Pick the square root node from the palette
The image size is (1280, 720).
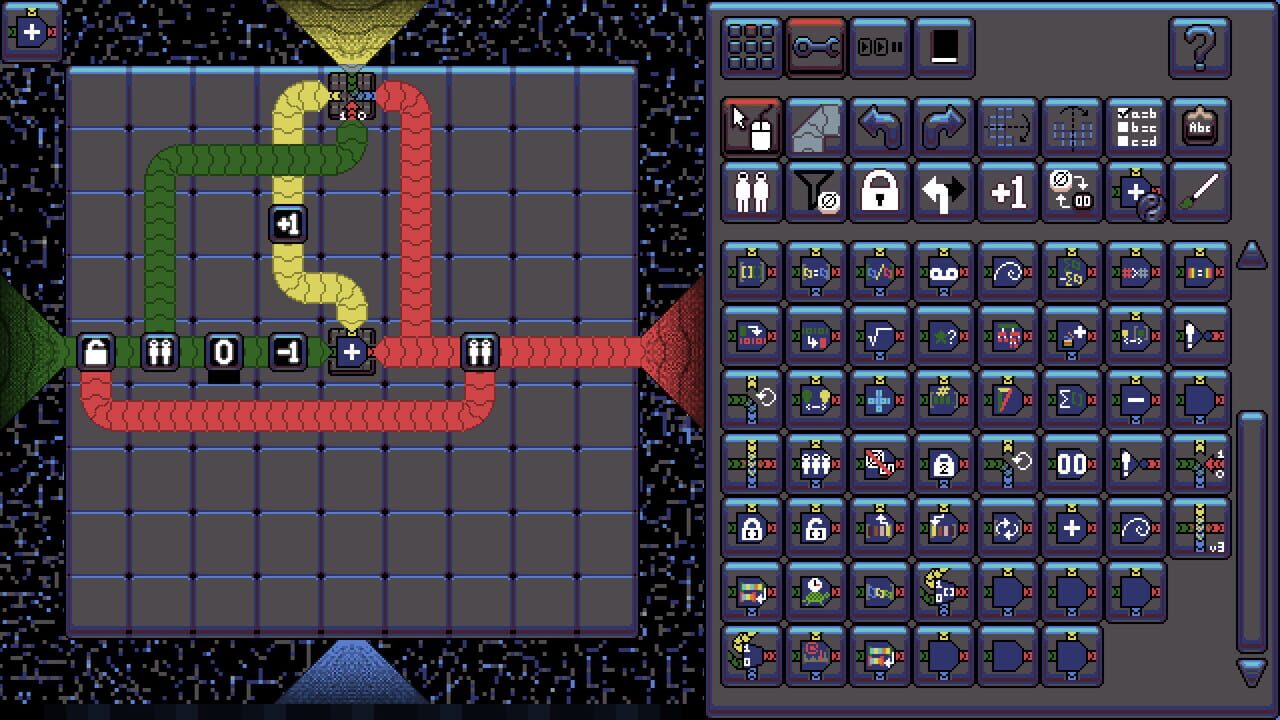click(881, 334)
